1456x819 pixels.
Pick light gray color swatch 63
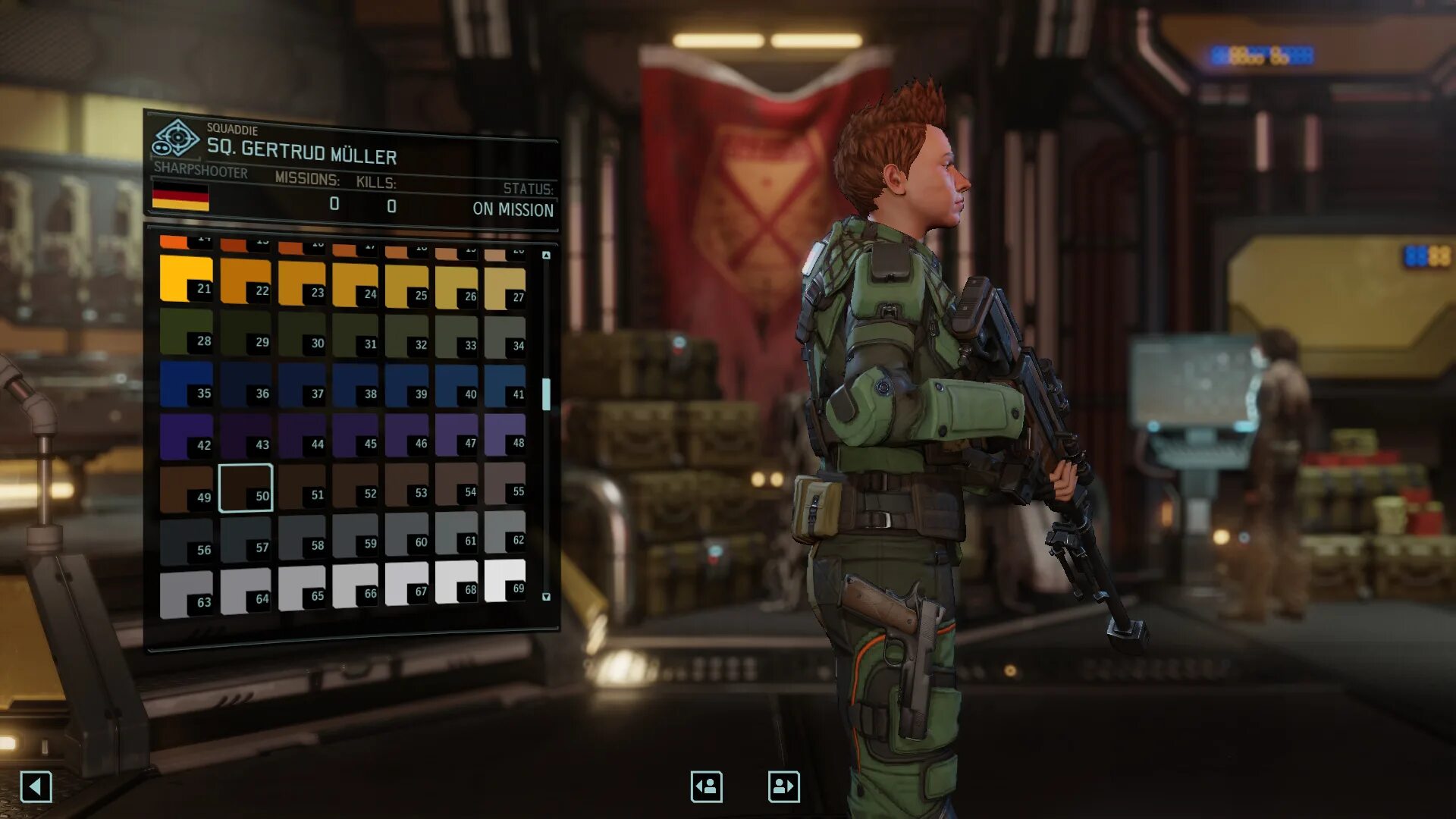(x=186, y=594)
